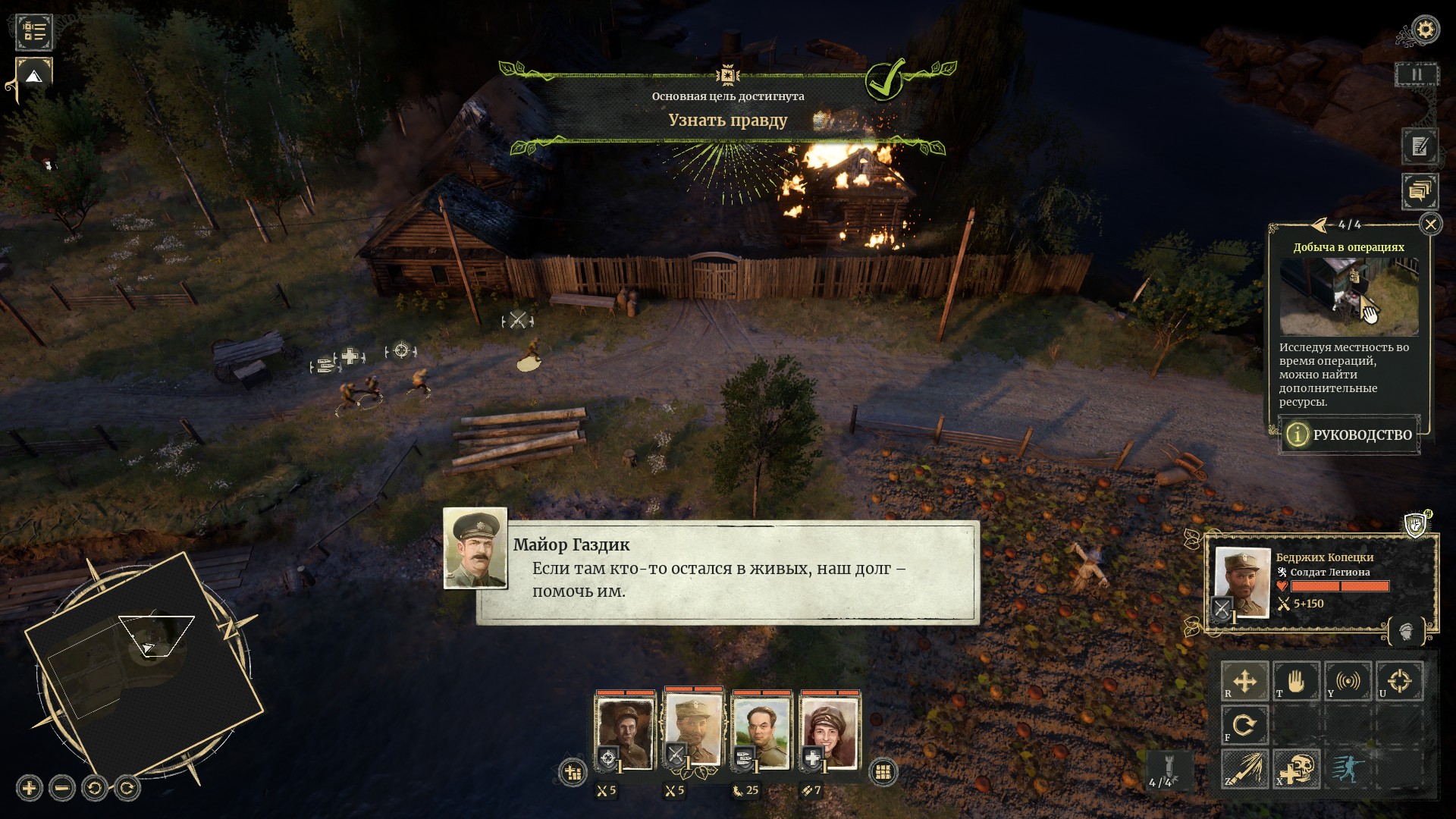Select the sniper squad portrait
This screenshot has width=1456, height=819.
625,733
